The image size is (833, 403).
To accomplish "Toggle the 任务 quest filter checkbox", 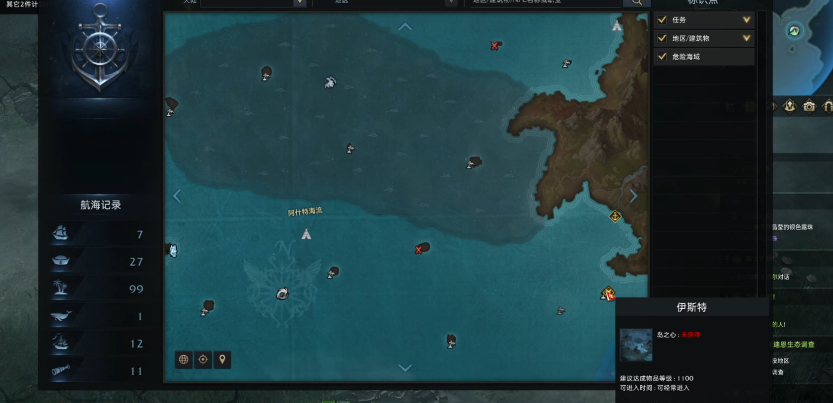I will click(x=662, y=19).
